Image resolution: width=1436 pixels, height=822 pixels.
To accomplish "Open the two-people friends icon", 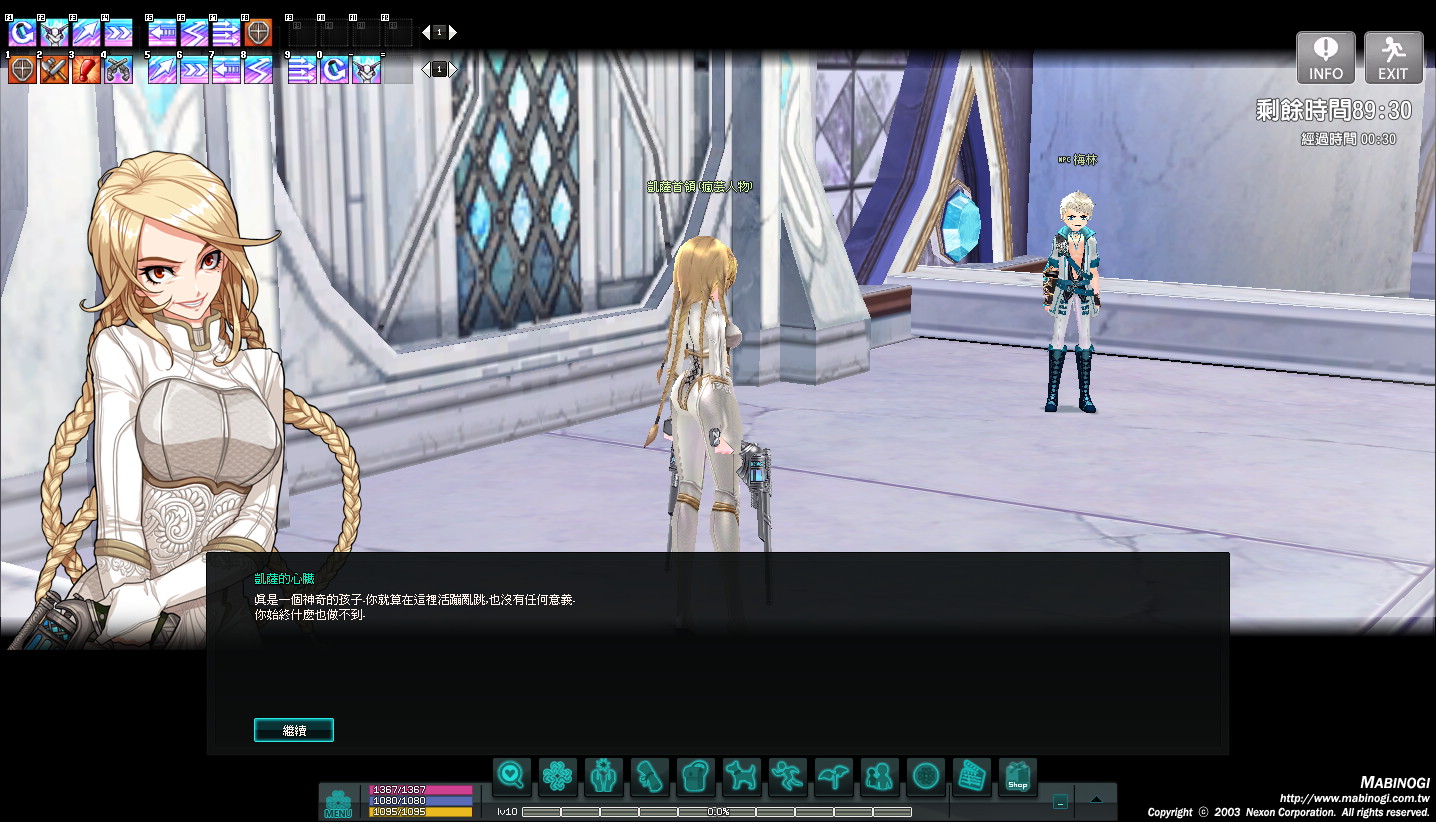I will [879, 777].
